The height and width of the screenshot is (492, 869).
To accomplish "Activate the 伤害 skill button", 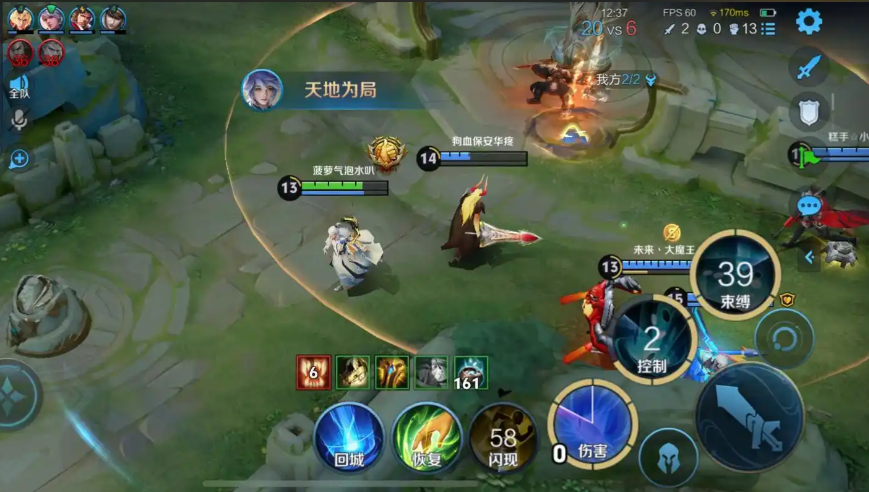I will (591, 425).
